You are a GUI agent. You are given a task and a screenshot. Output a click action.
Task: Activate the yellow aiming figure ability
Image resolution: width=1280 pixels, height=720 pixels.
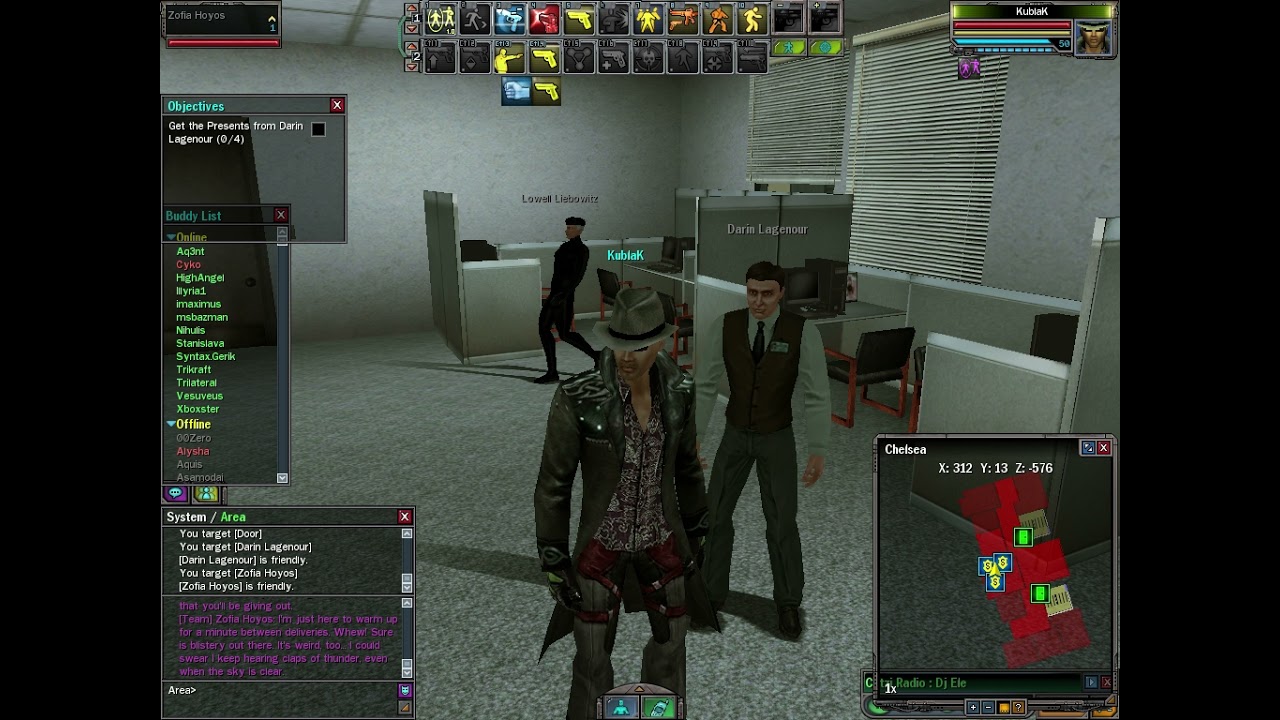[509, 60]
